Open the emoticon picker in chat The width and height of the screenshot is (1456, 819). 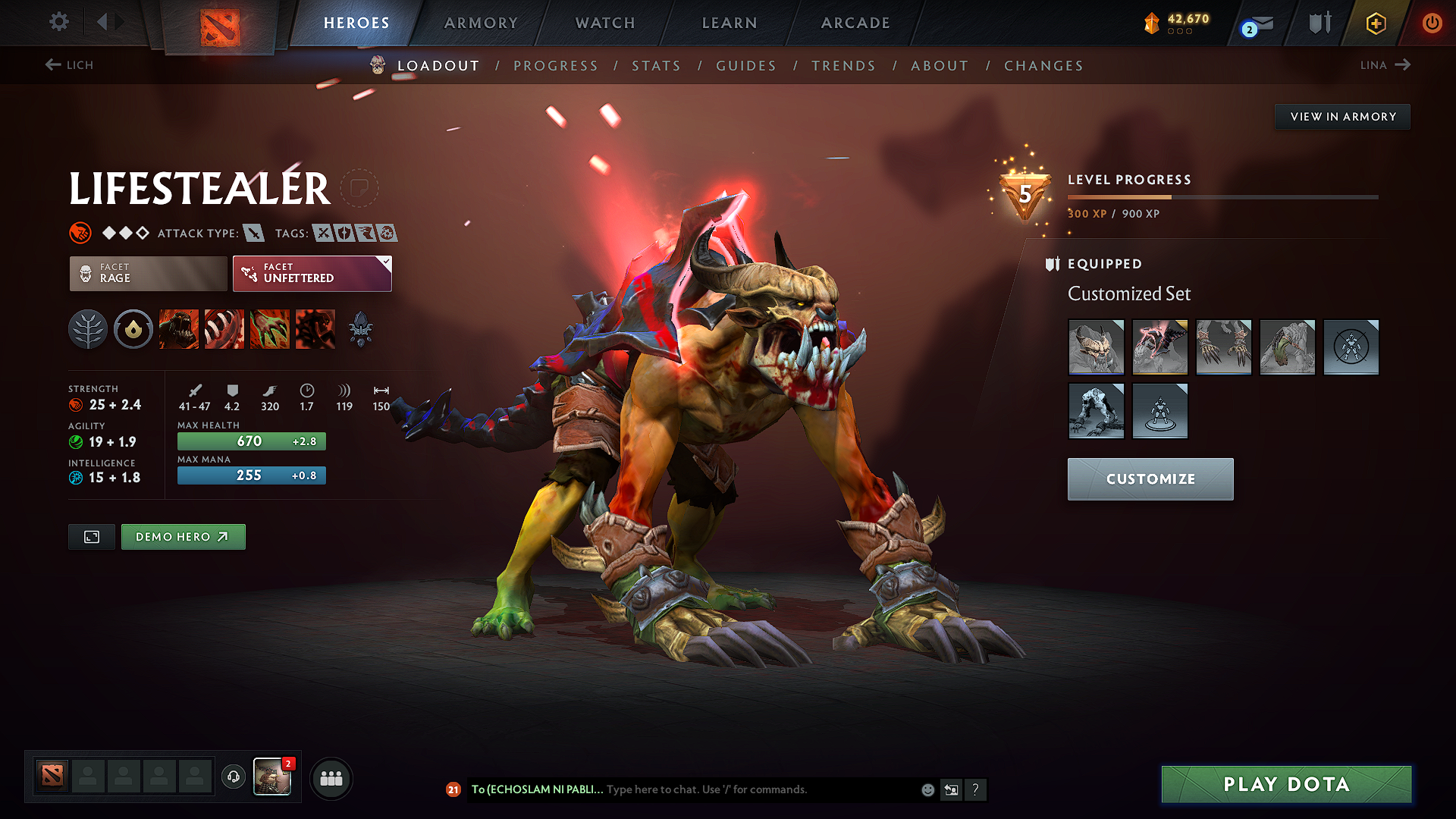(927, 789)
